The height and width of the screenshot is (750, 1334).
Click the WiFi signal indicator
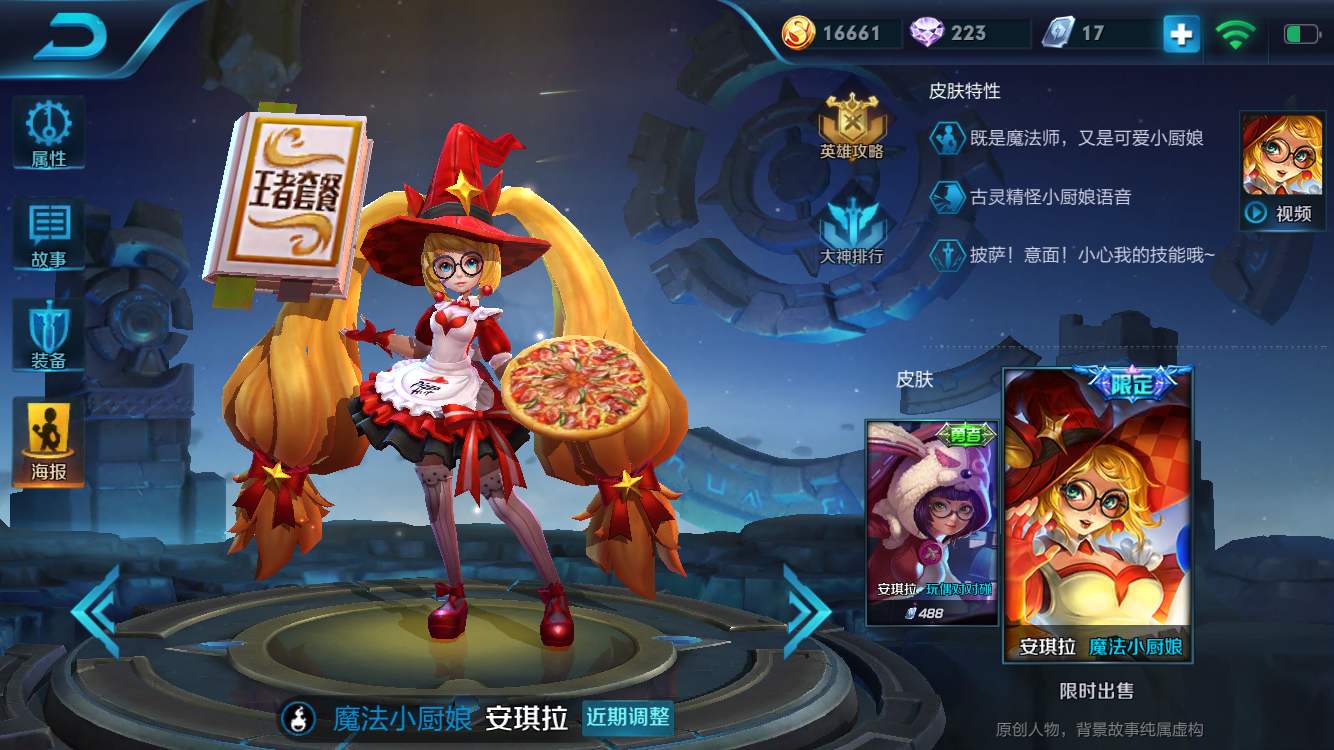1236,33
